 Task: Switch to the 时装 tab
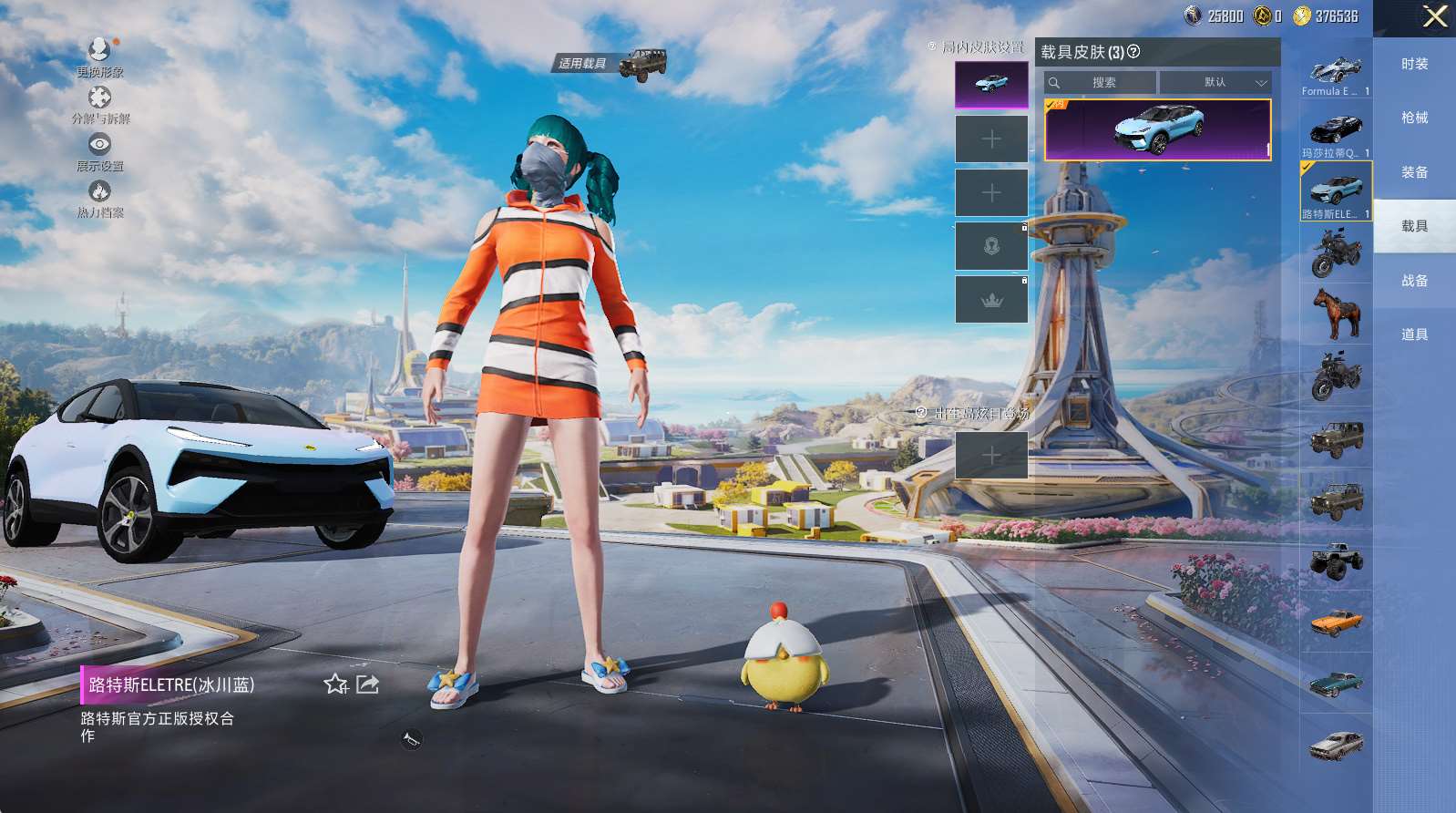pos(1414,64)
